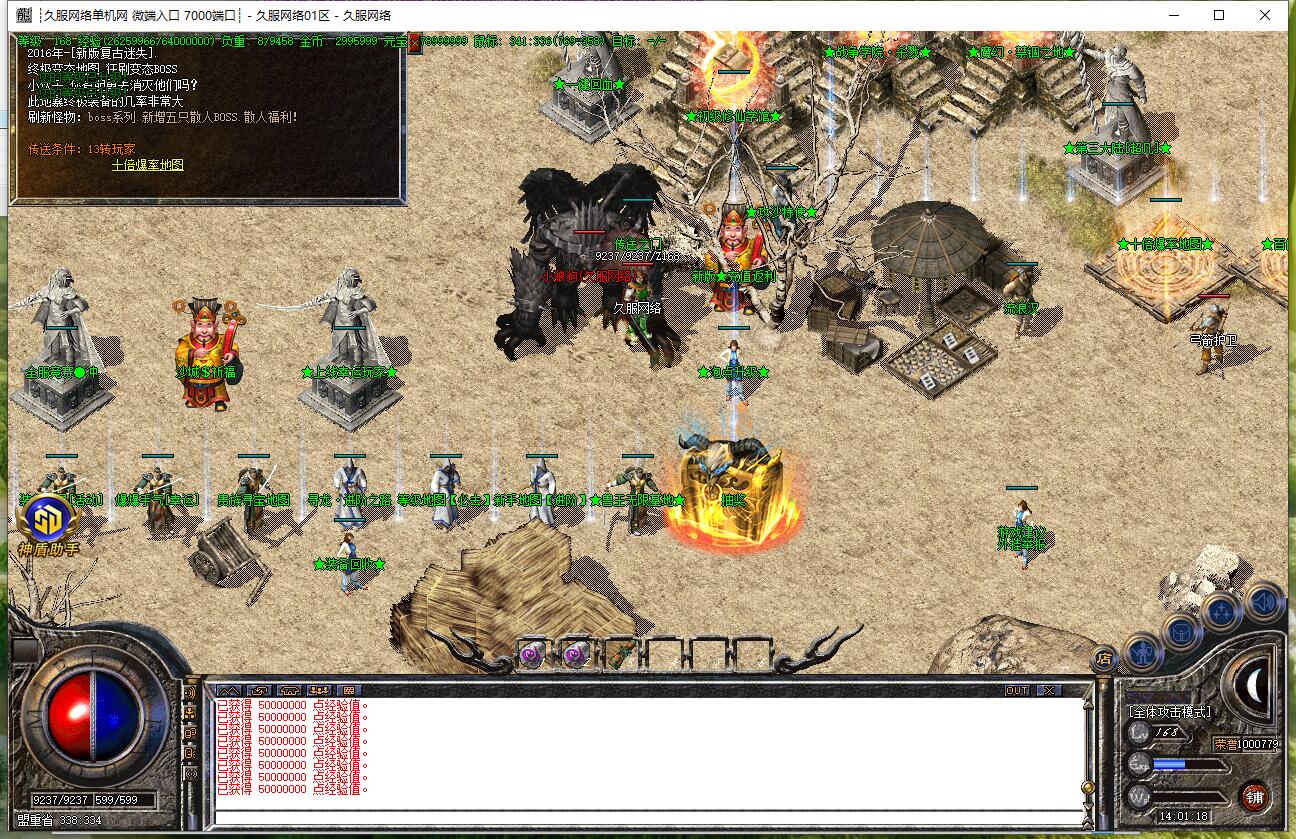Image resolution: width=1296 pixels, height=839 pixels.
Task: Open the bag inventory round button
Action: tap(1181, 632)
